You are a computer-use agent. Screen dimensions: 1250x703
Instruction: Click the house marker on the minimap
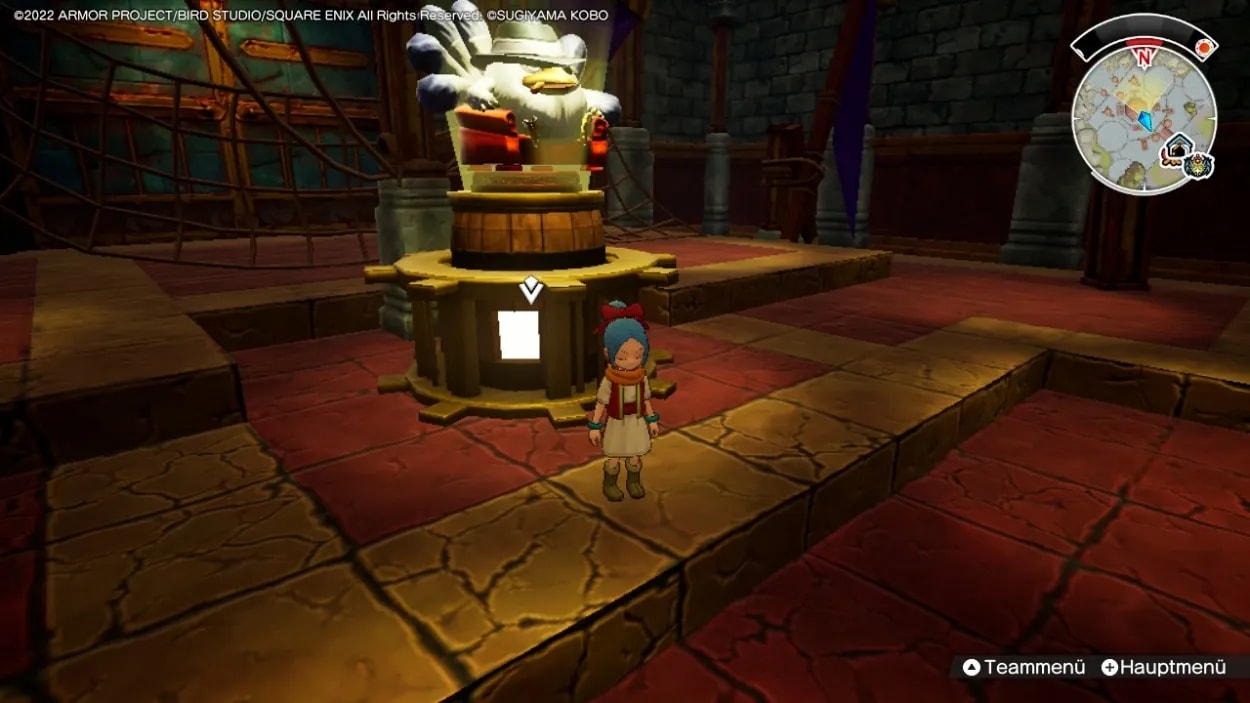click(1178, 150)
